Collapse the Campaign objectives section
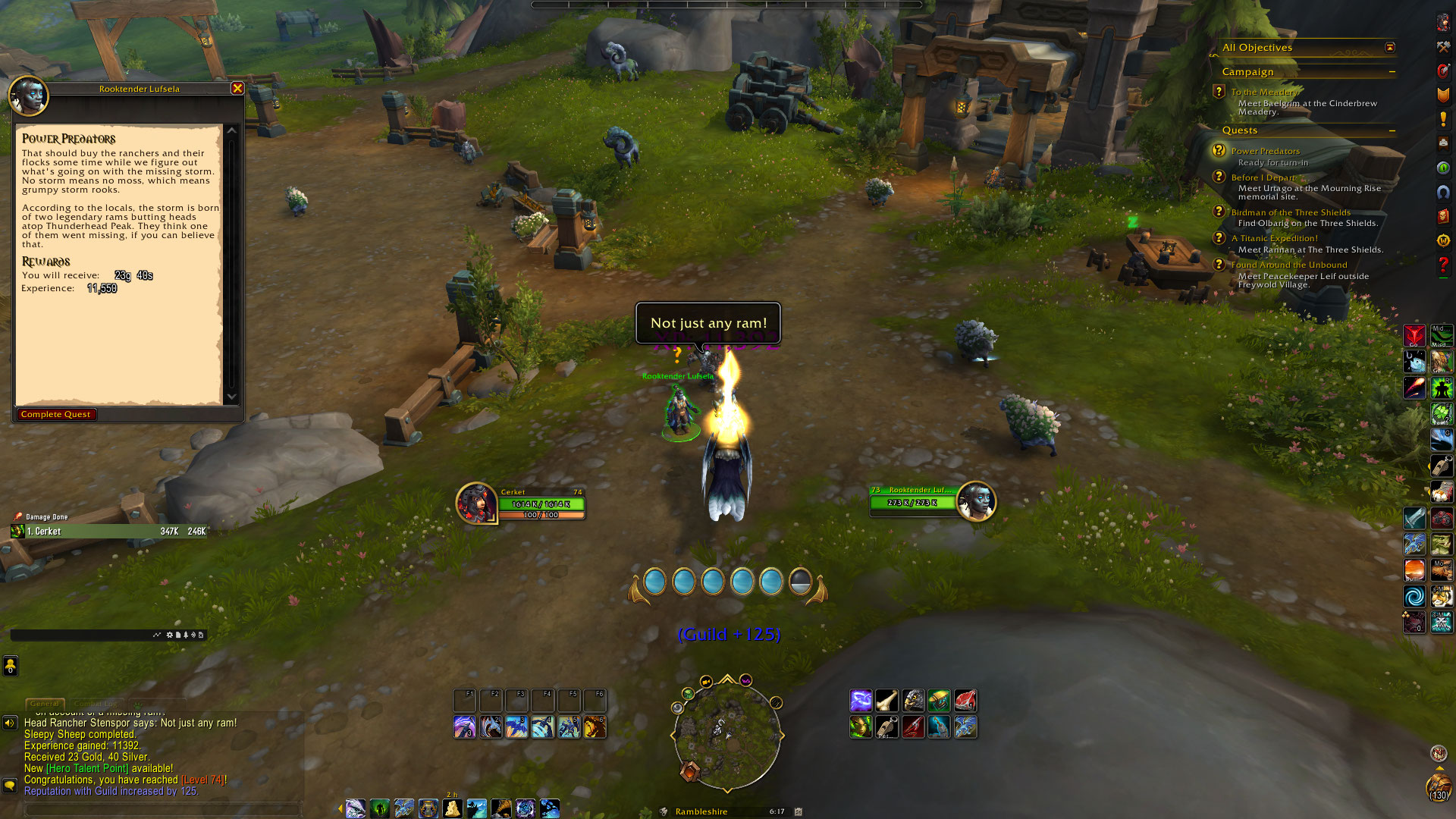1456x819 pixels. click(x=1392, y=72)
